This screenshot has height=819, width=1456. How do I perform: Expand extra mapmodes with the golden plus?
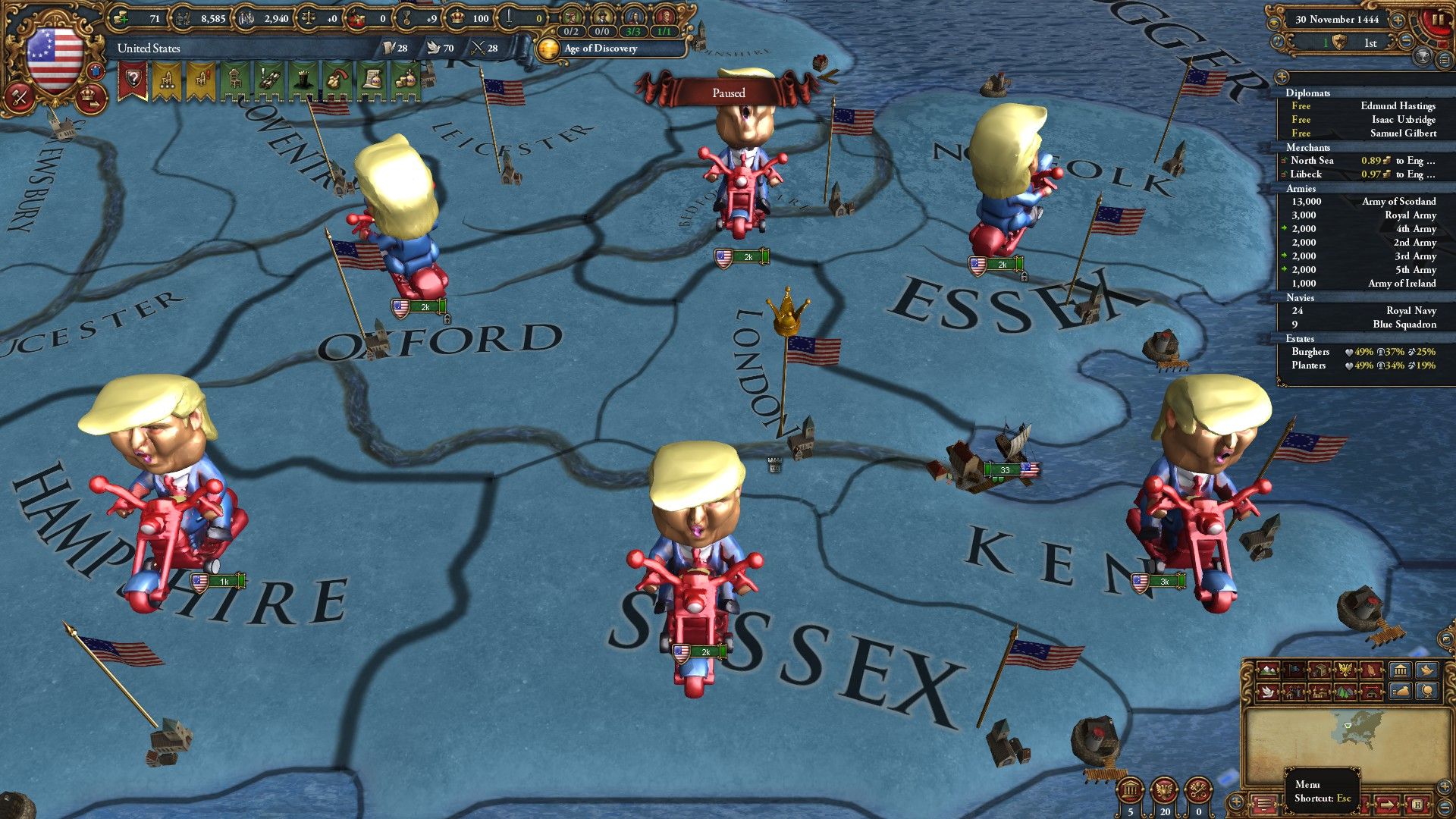pos(1236,802)
